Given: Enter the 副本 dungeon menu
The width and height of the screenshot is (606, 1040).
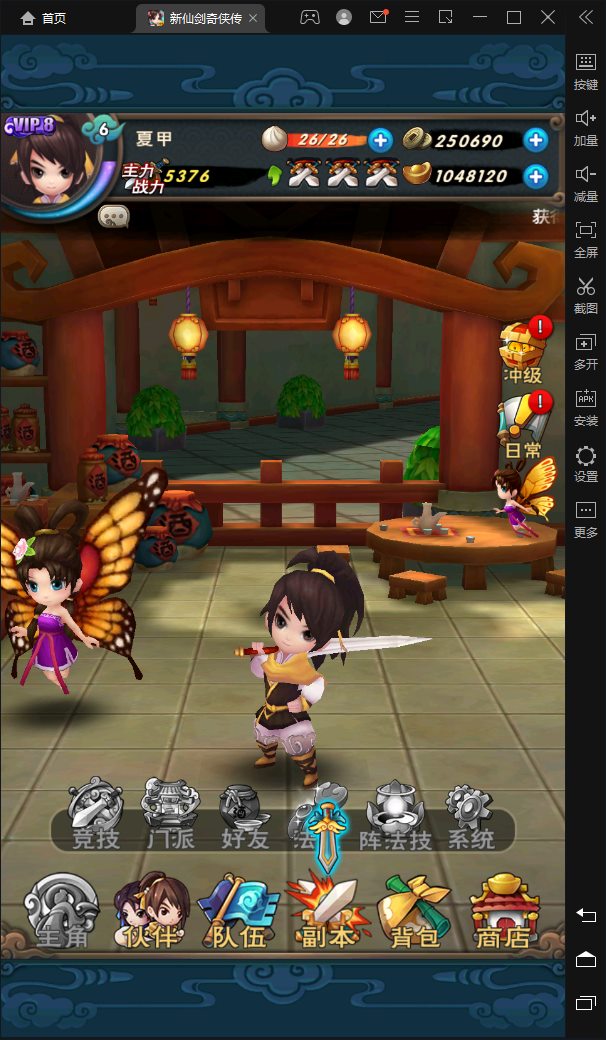Looking at the screenshot, I should coord(327,910).
